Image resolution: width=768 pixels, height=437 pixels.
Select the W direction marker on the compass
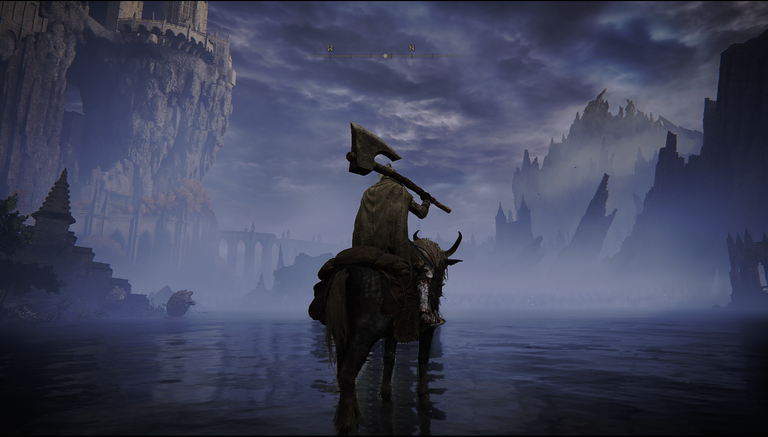331,48
